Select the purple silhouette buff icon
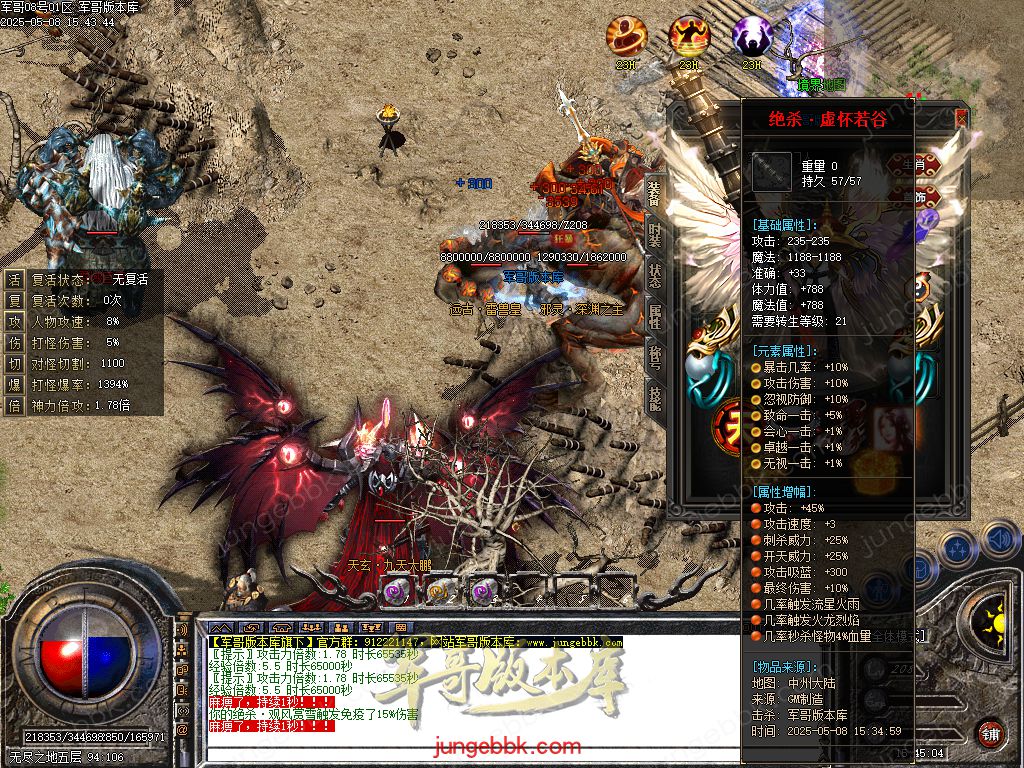 (x=752, y=37)
